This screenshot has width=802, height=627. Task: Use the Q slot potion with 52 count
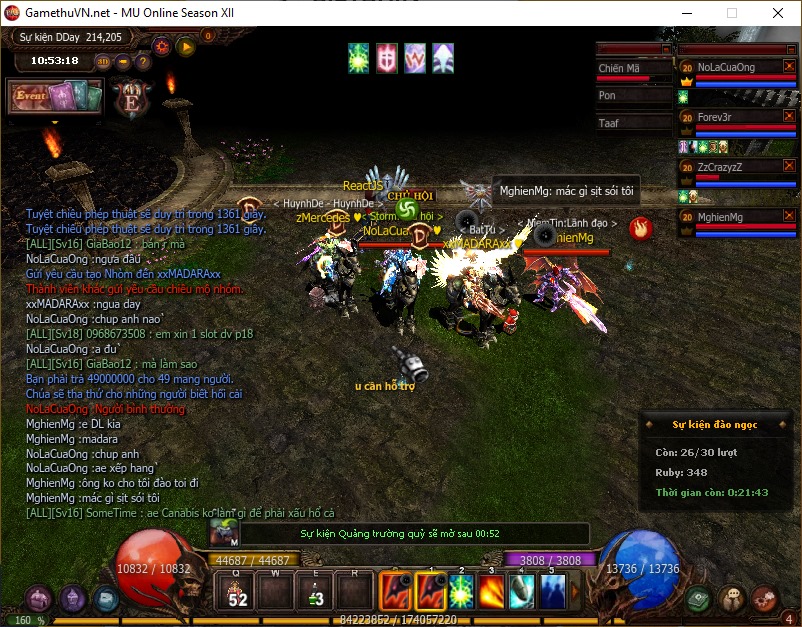click(238, 593)
